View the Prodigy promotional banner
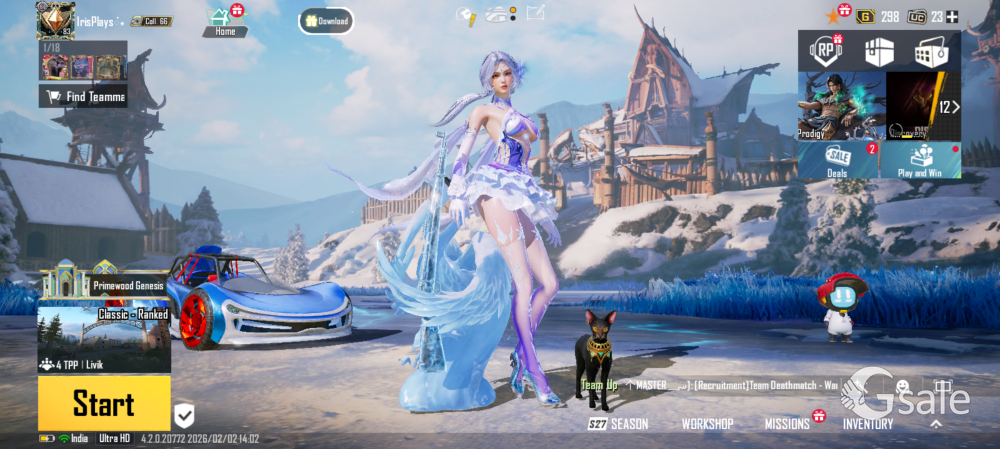Screen dimensions: 1000x449 click(840, 106)
